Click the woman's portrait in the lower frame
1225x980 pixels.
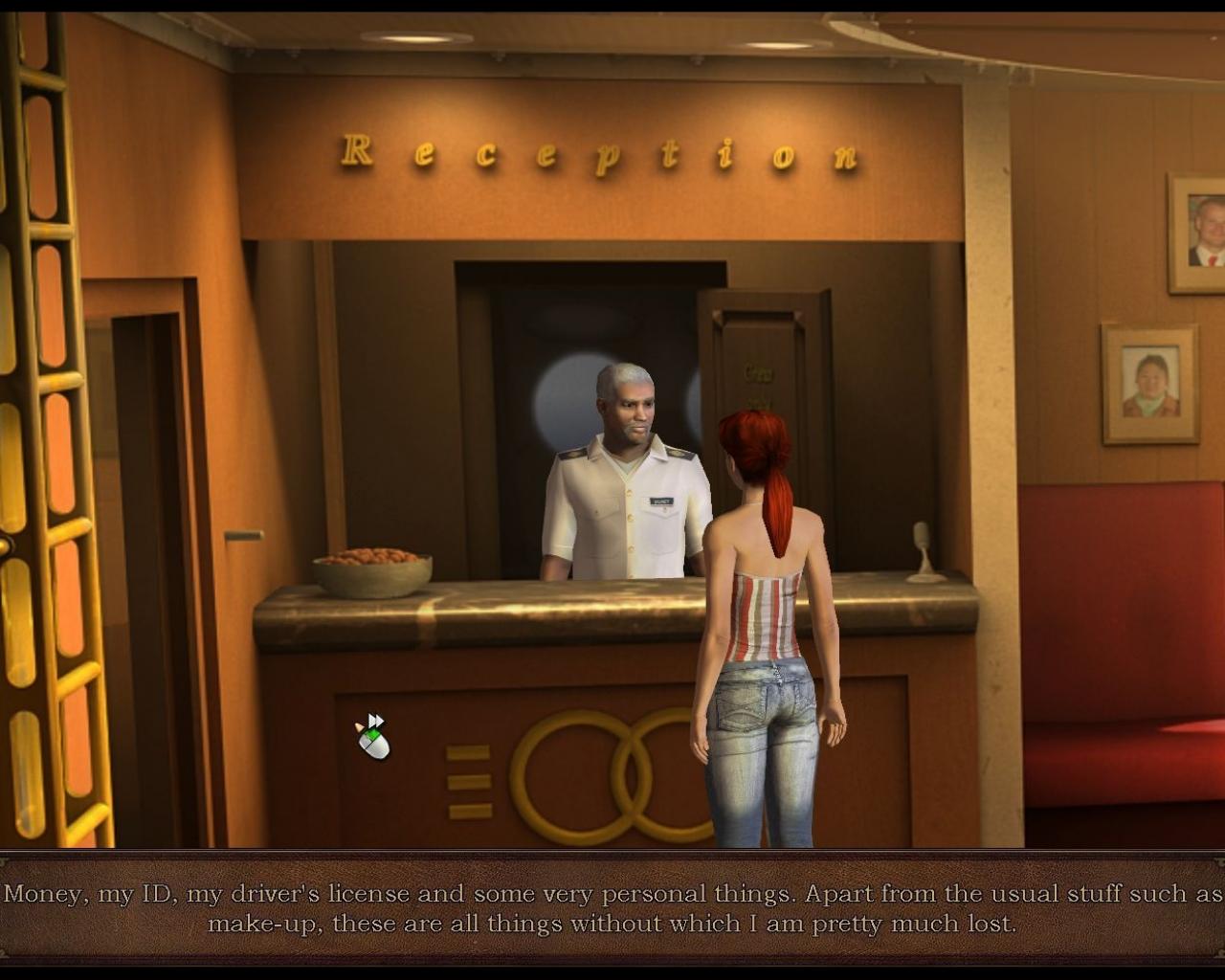tap(1151, 382)
